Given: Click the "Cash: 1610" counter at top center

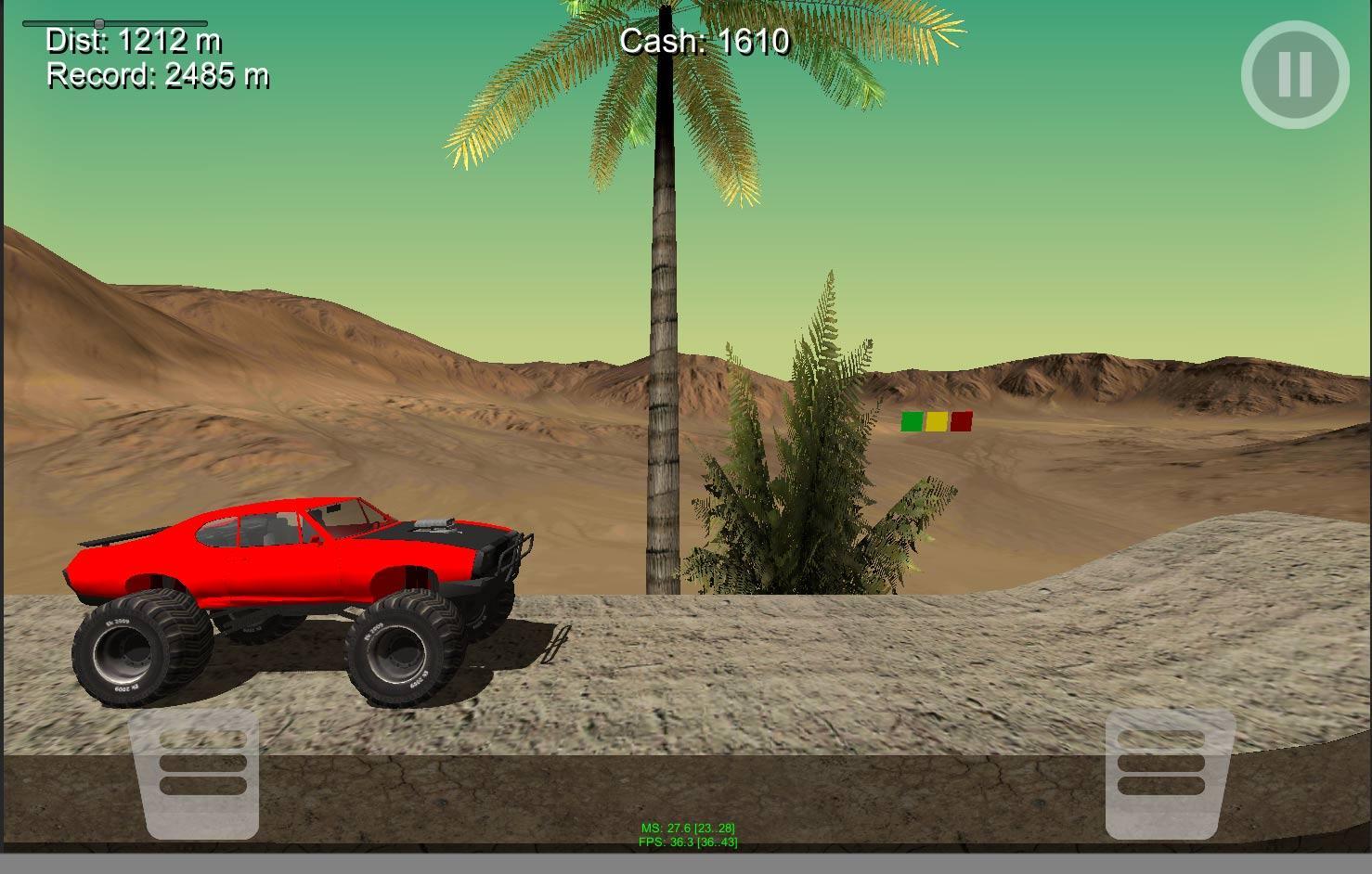Looking at the screenshot, I should 704,42.
